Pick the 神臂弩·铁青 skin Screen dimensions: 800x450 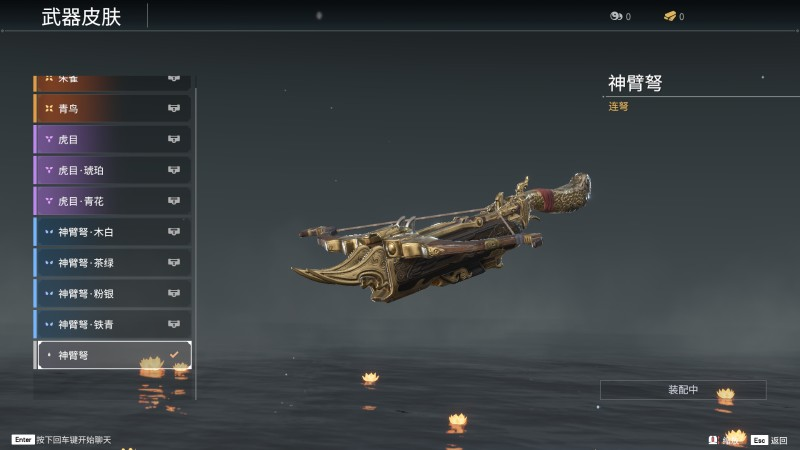coord(112,324)
